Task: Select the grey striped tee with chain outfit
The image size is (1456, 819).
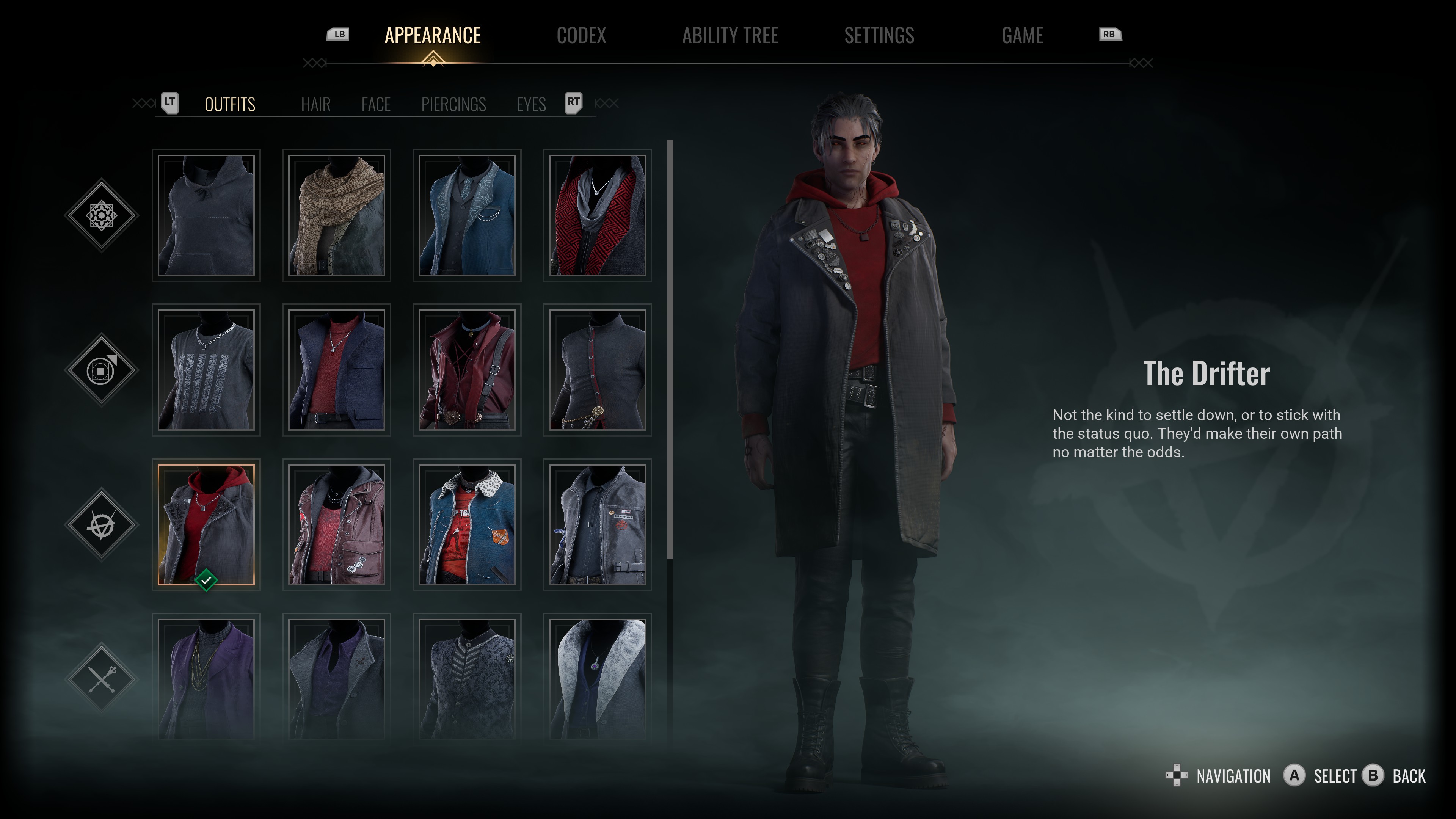Action: pyautogui.click(x=206, y=370)
